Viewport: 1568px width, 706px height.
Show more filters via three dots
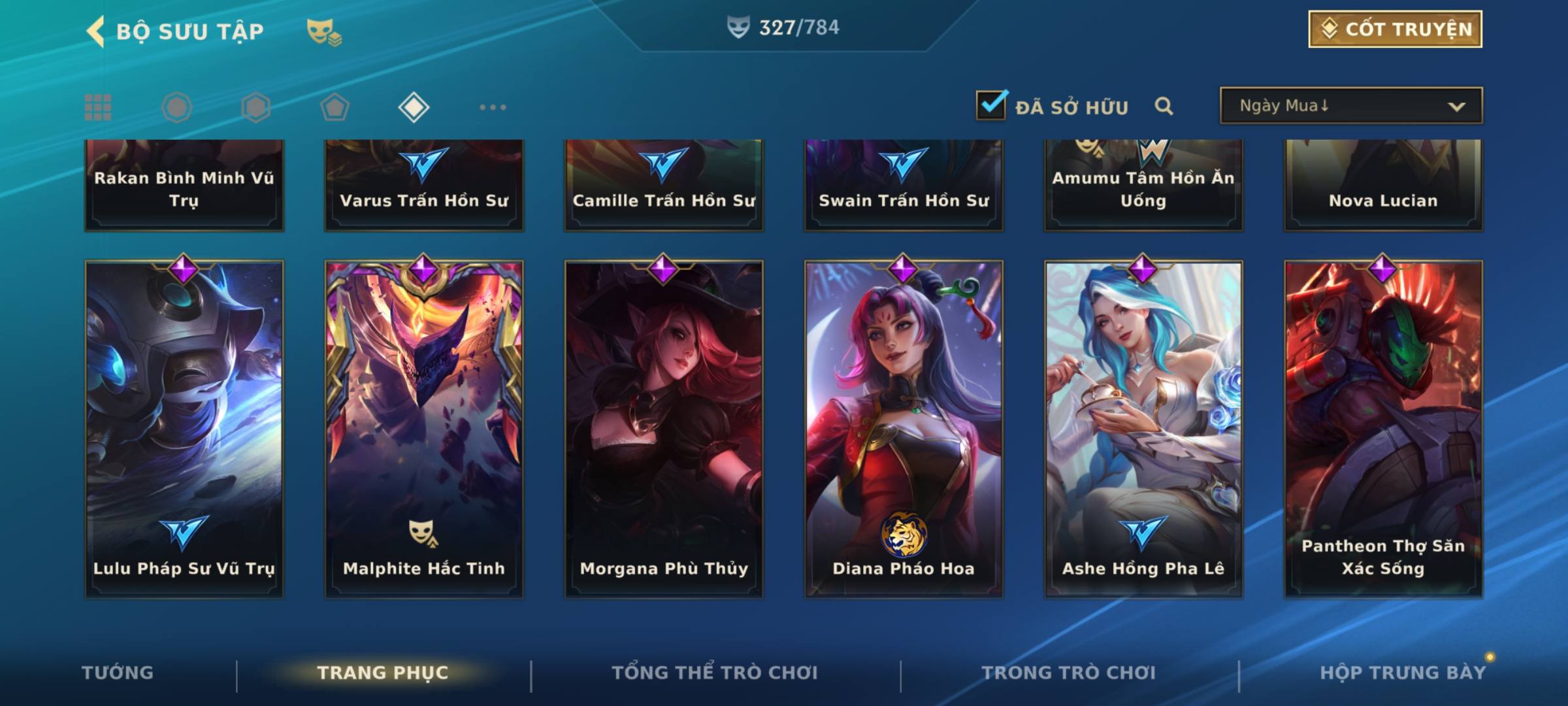(493, 107)
